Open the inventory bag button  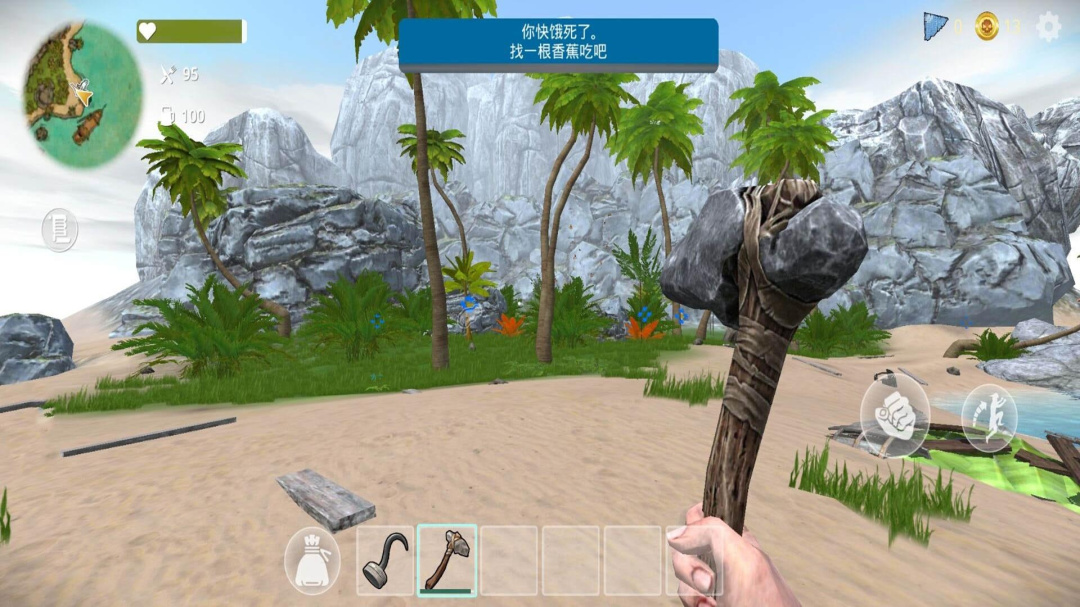pyautogui.click(x=312, y=561)
